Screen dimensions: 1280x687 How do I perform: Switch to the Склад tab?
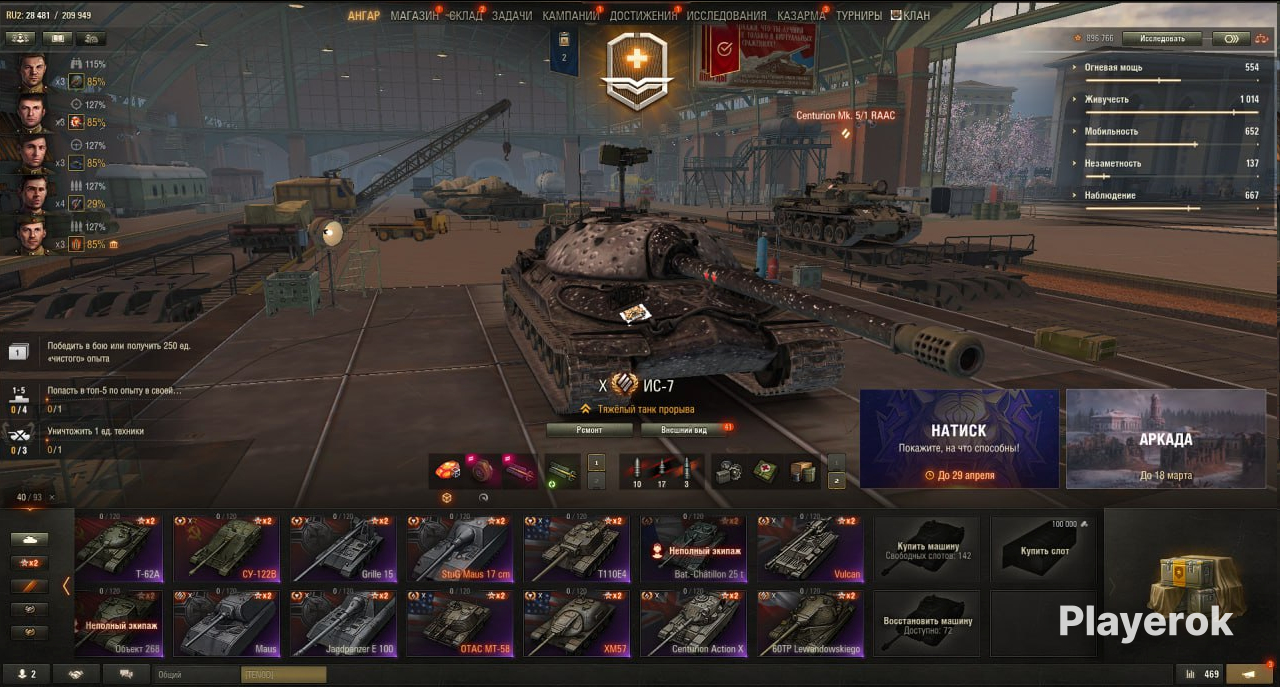click(465, 16)
